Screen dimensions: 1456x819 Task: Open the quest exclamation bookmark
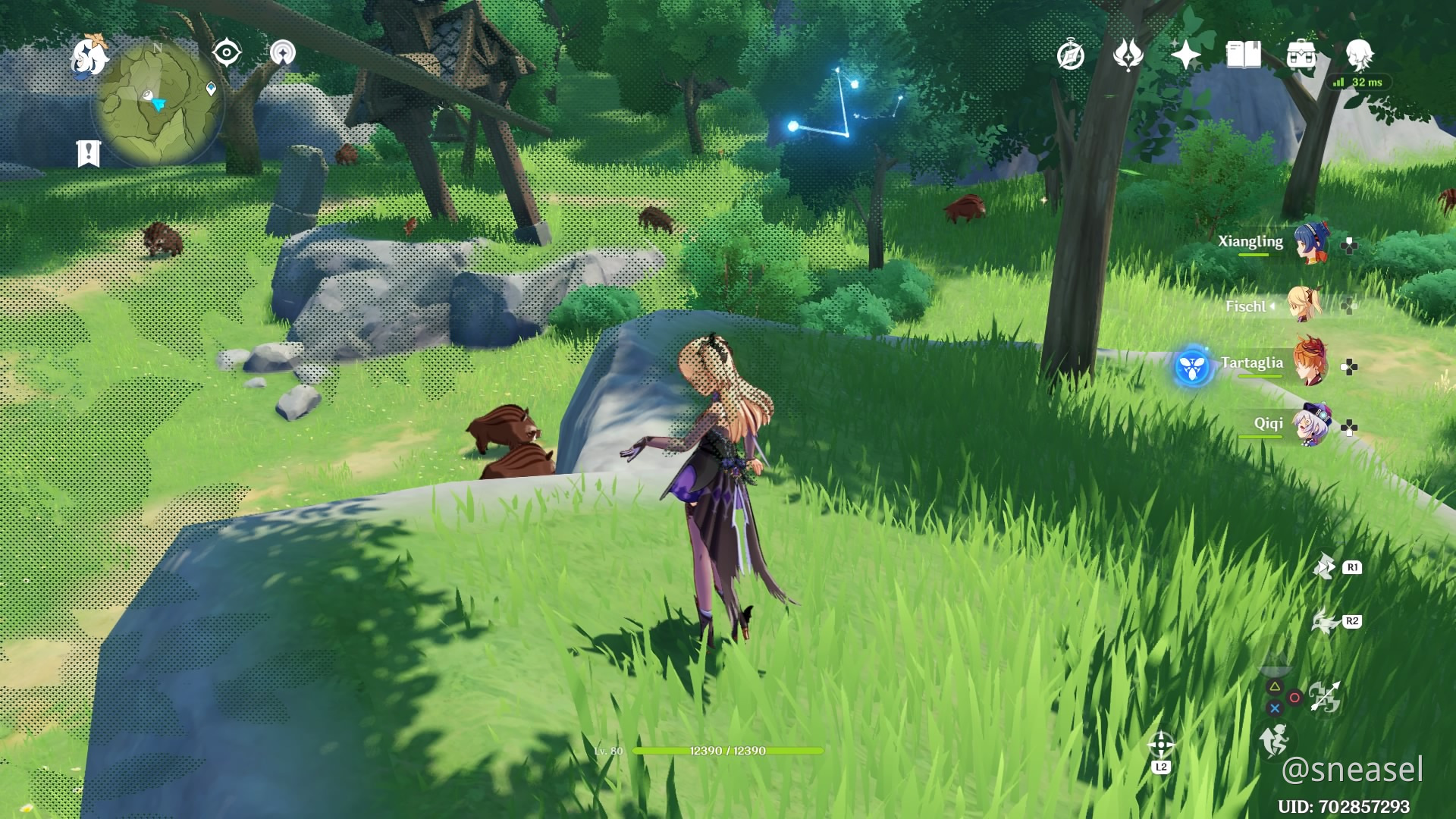(89, 153)
